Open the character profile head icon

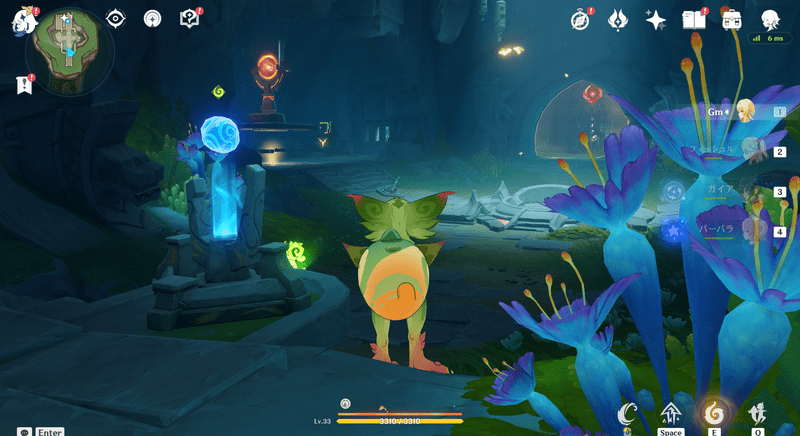[769, 19]
